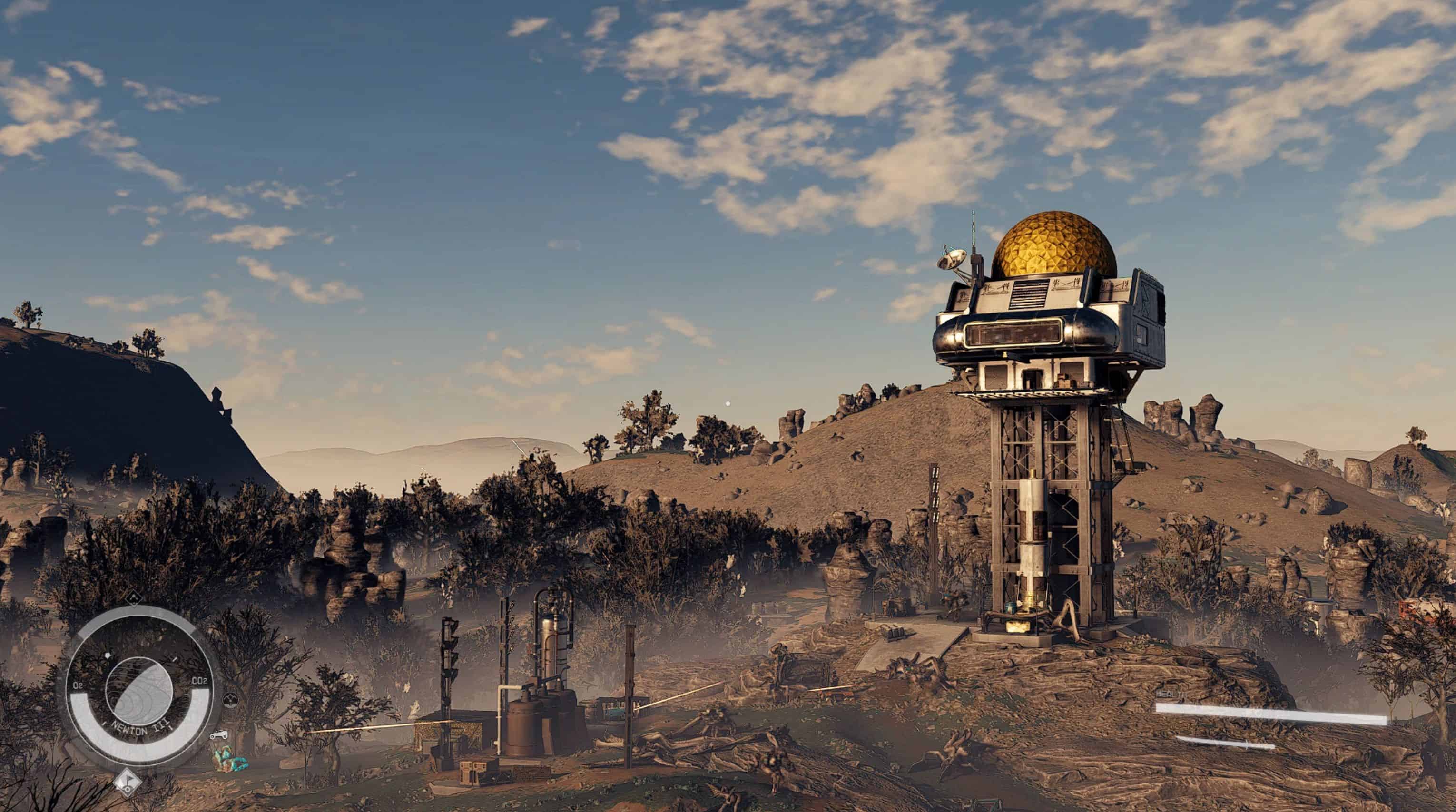Select the rover vehicle icon

(219, 735)
